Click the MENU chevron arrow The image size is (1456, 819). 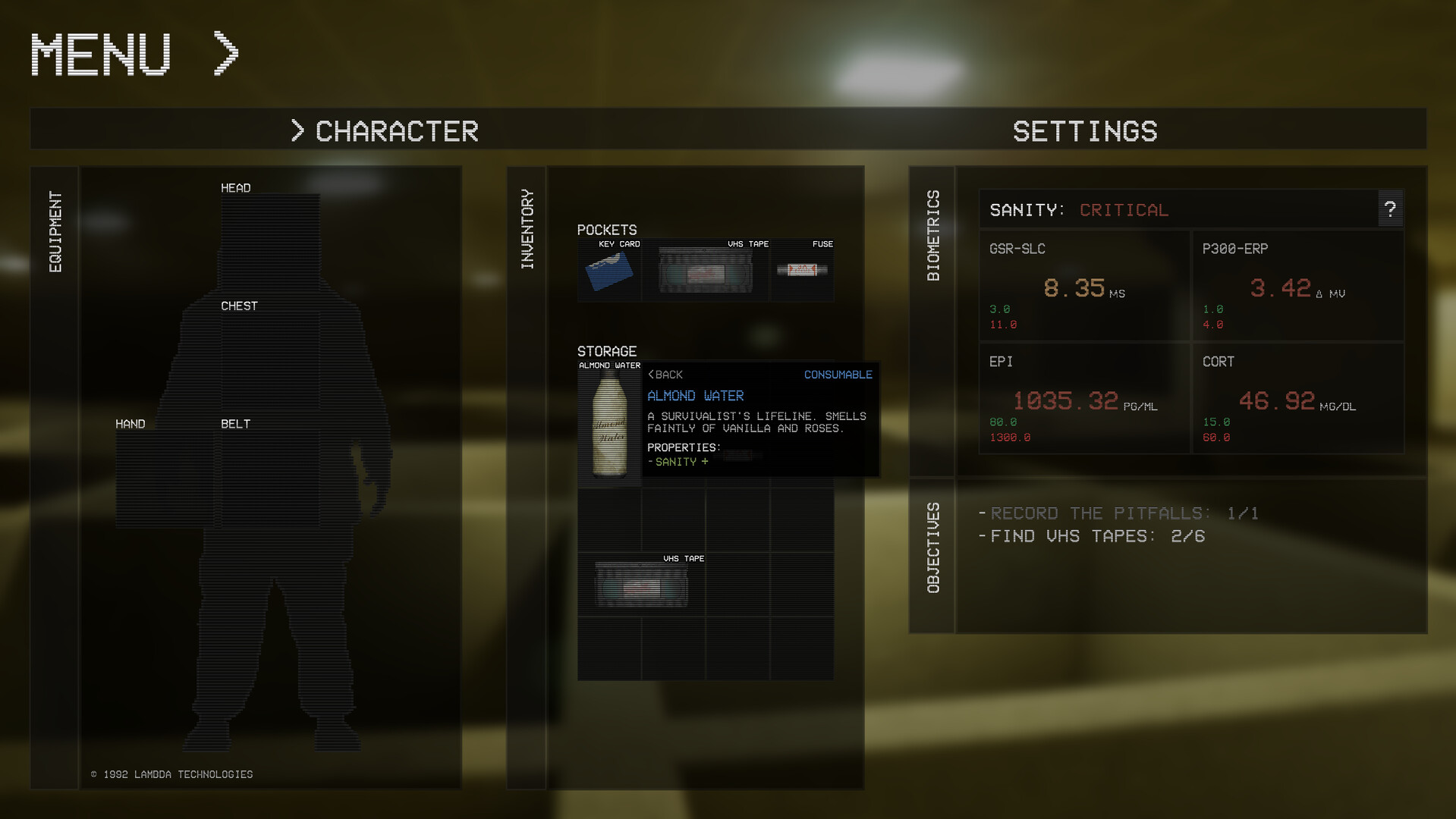tap(225, 53)
